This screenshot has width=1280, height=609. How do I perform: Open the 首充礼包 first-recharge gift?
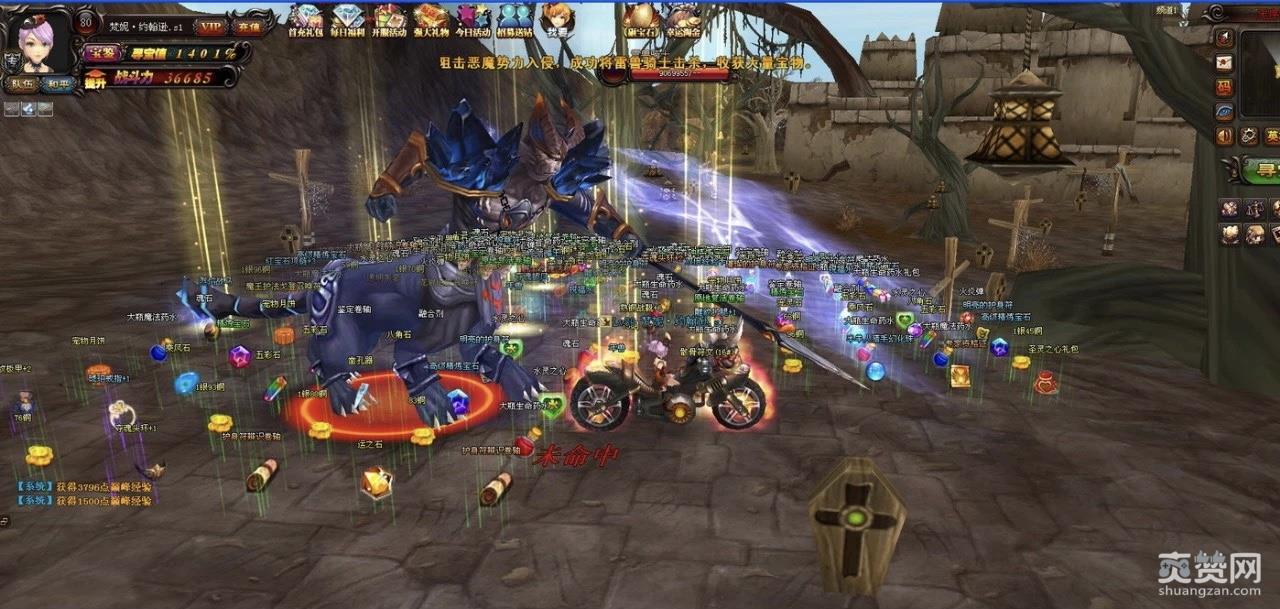tap(306, 20)
